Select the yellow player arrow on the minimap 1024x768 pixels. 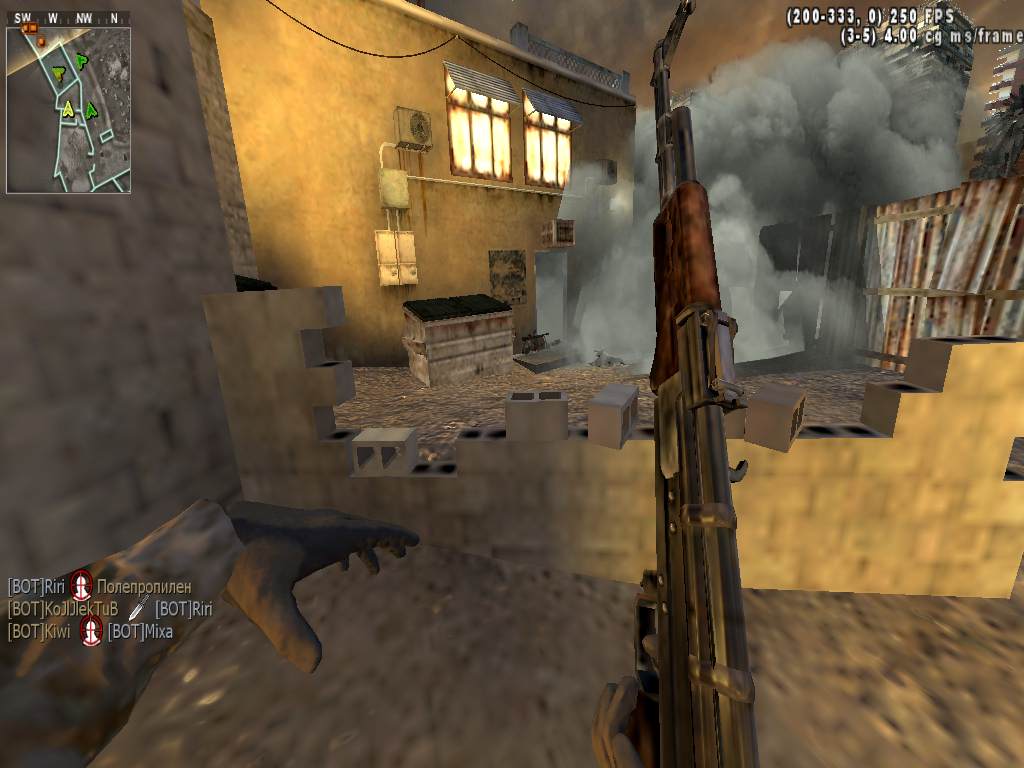[x=68, y=108]
